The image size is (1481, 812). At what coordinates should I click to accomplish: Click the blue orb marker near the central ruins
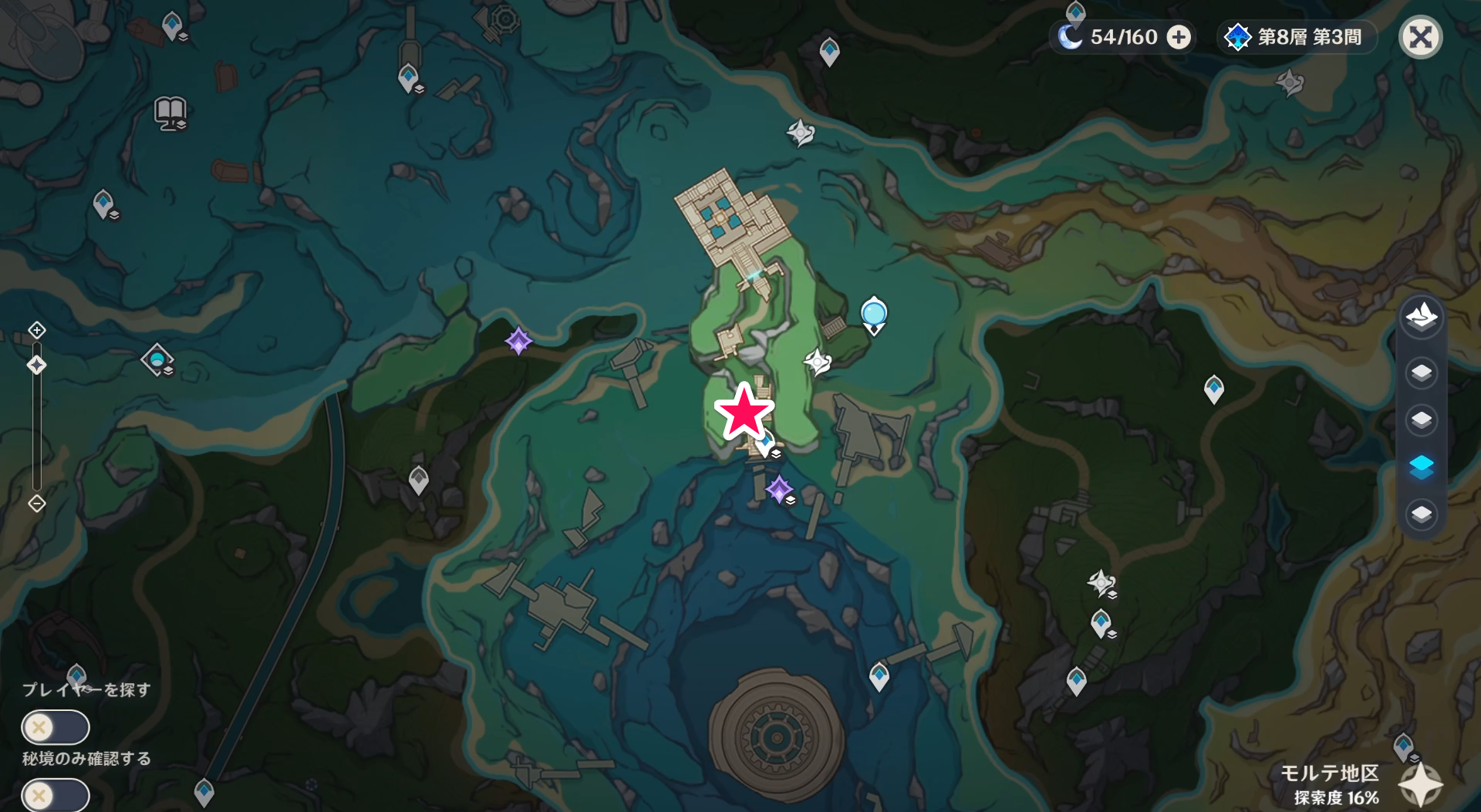874,313
